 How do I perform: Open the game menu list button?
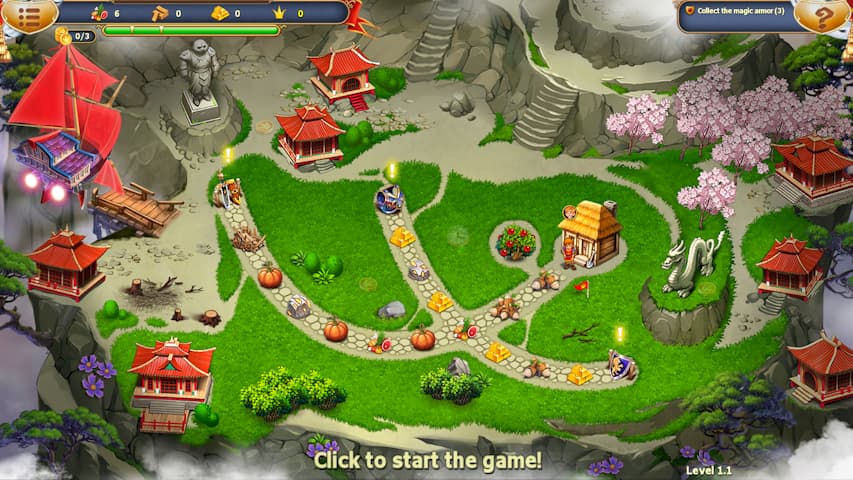(27, 14)
